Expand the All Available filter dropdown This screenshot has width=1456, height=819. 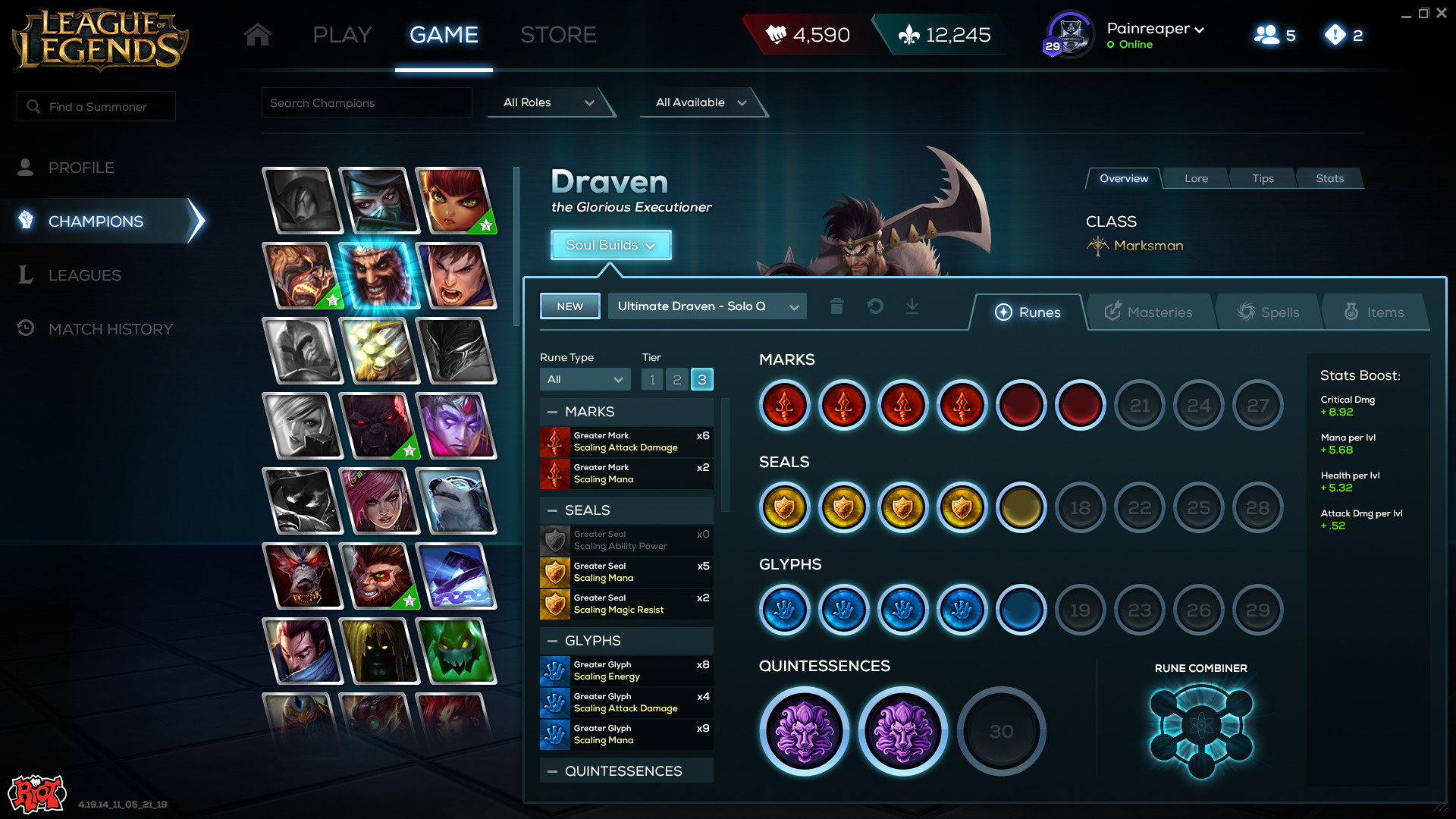(700, 102)
